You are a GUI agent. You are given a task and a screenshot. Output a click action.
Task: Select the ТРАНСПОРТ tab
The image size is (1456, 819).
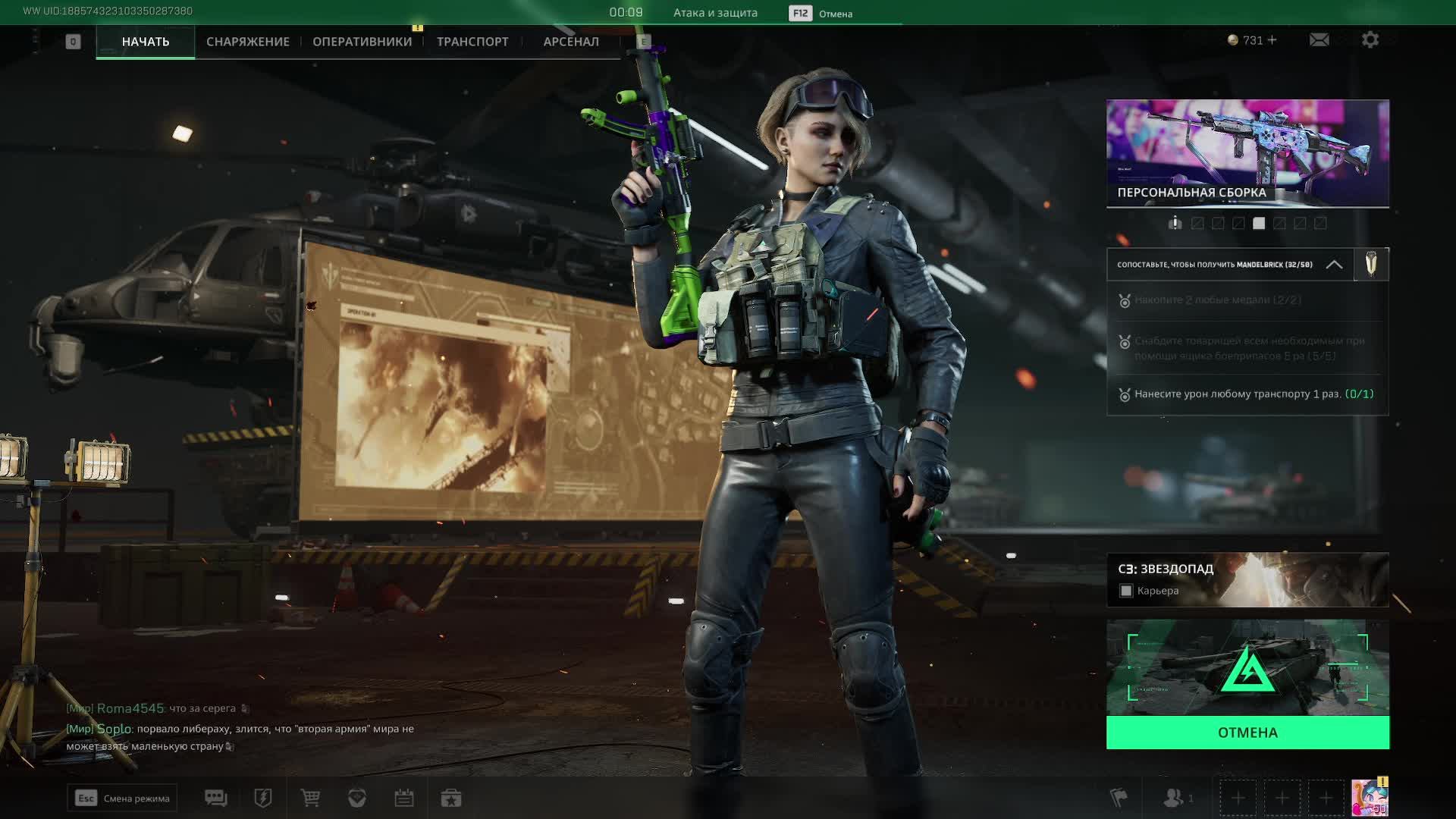(x=472, y=42)
